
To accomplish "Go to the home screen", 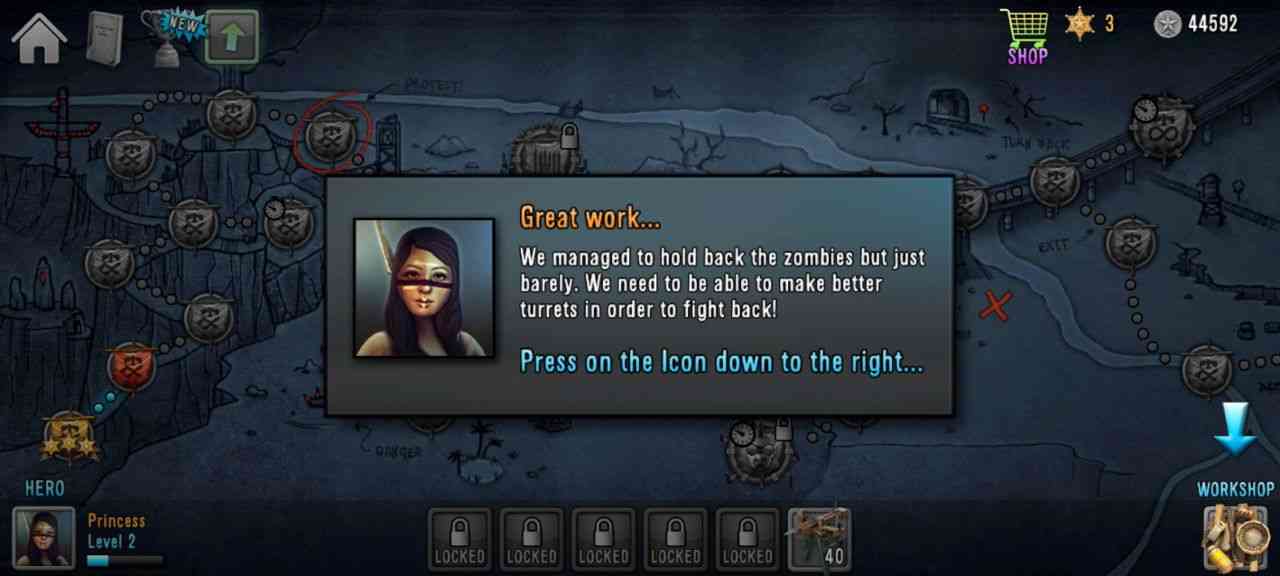I will pyautogui.click(x=39, y=38).
